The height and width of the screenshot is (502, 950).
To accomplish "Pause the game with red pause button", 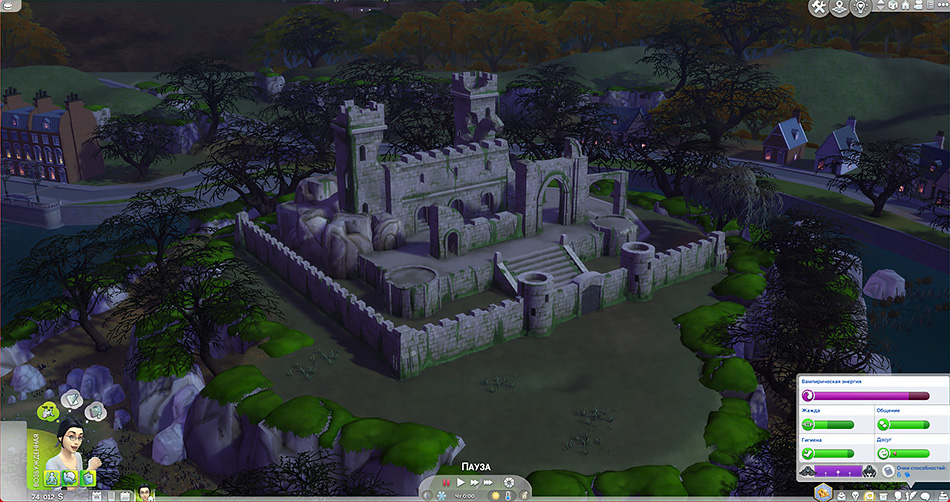I will pos(446,484).
